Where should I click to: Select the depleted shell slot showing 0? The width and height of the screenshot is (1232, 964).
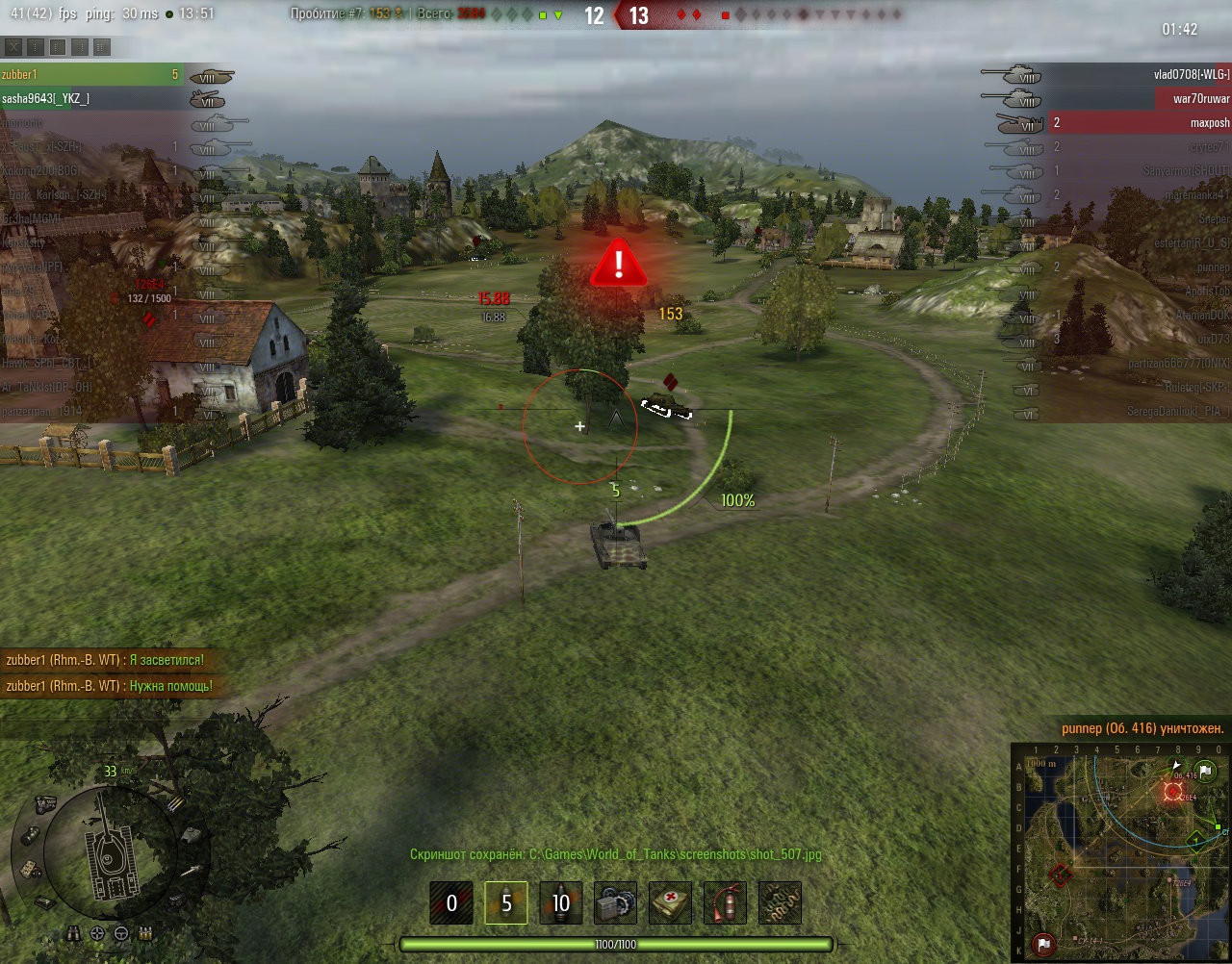451,903
